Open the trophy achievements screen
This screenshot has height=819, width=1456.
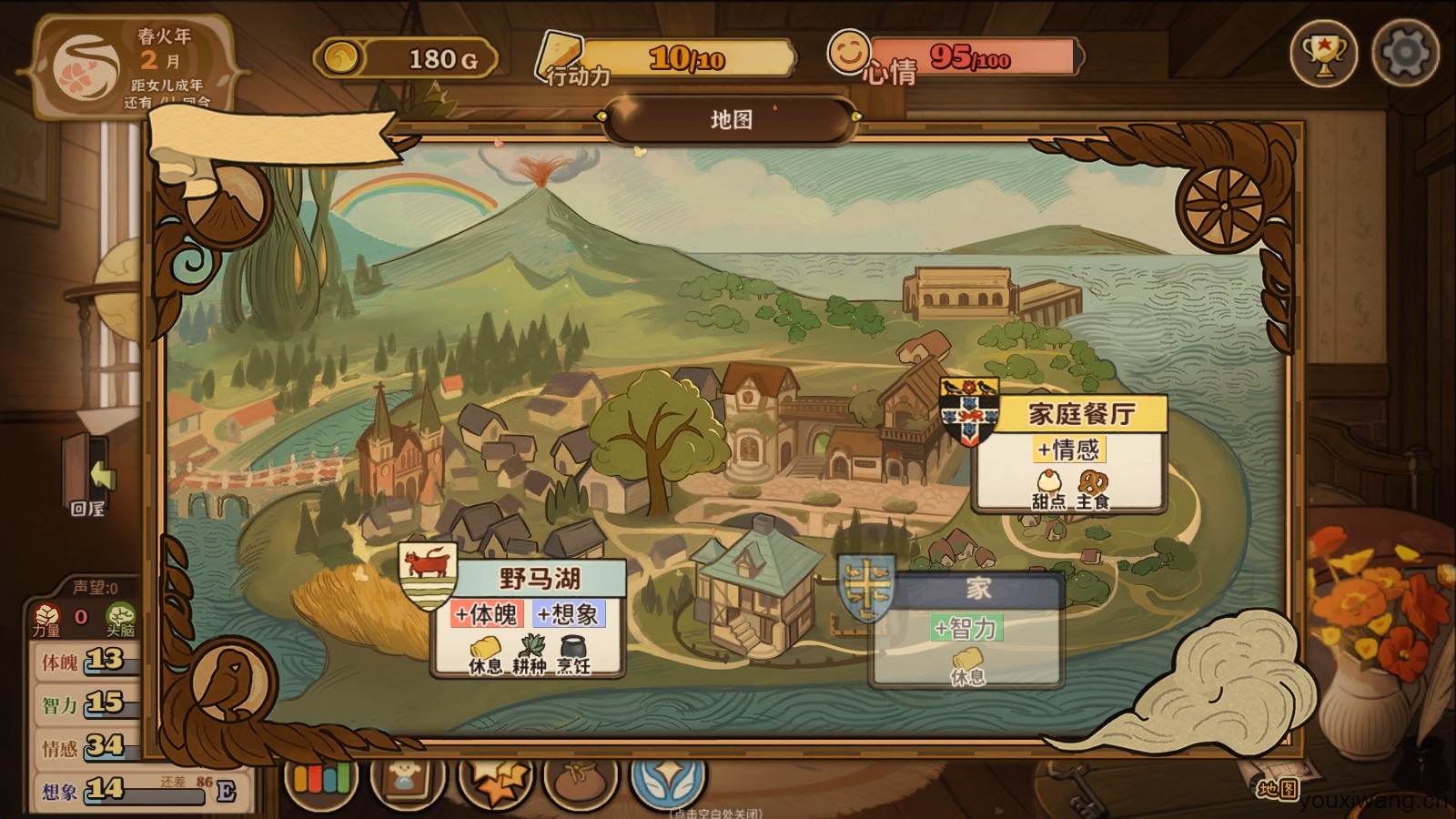(1323, 55)
